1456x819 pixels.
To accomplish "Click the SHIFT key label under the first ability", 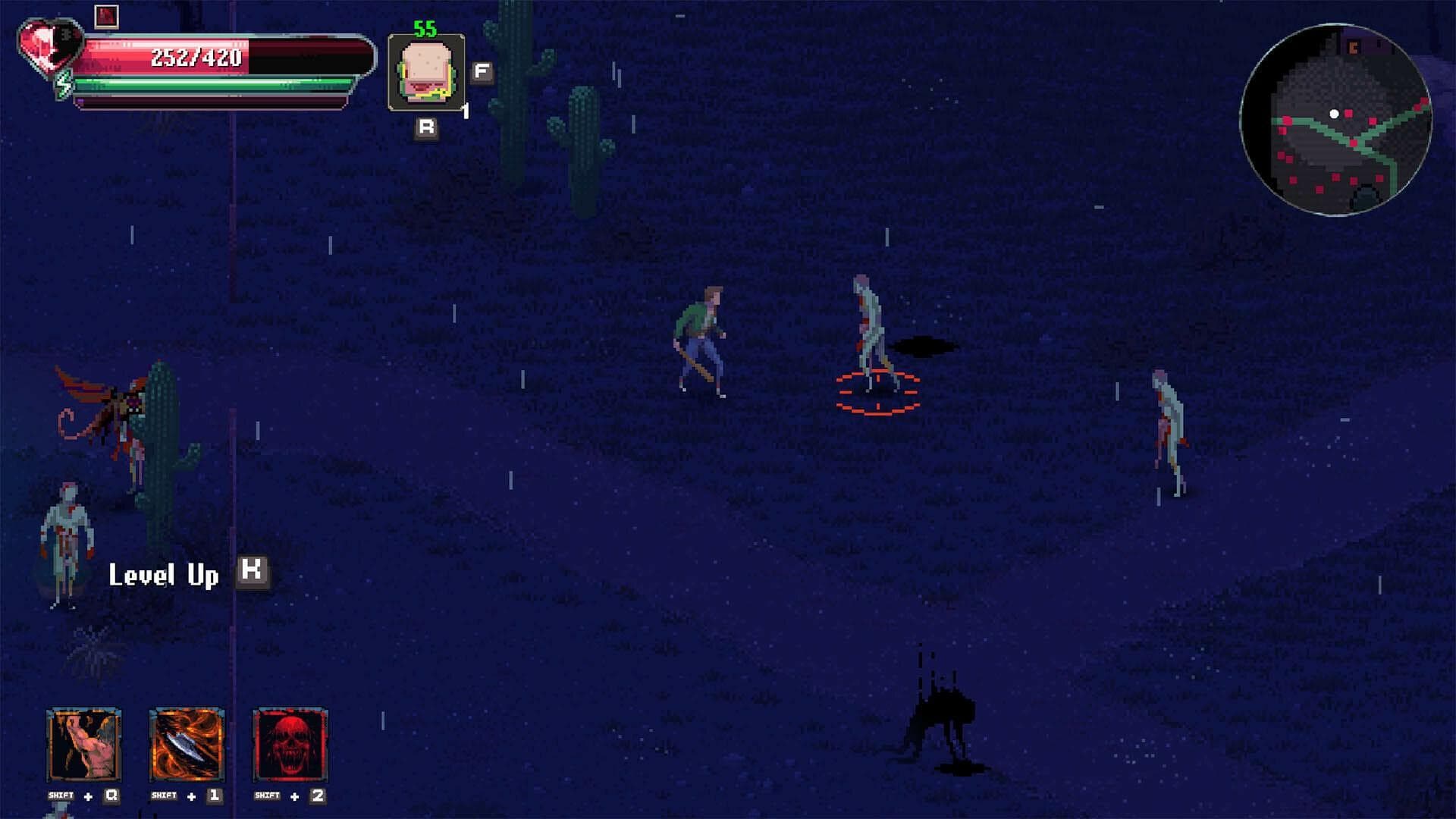I will (x=61, y=795).
